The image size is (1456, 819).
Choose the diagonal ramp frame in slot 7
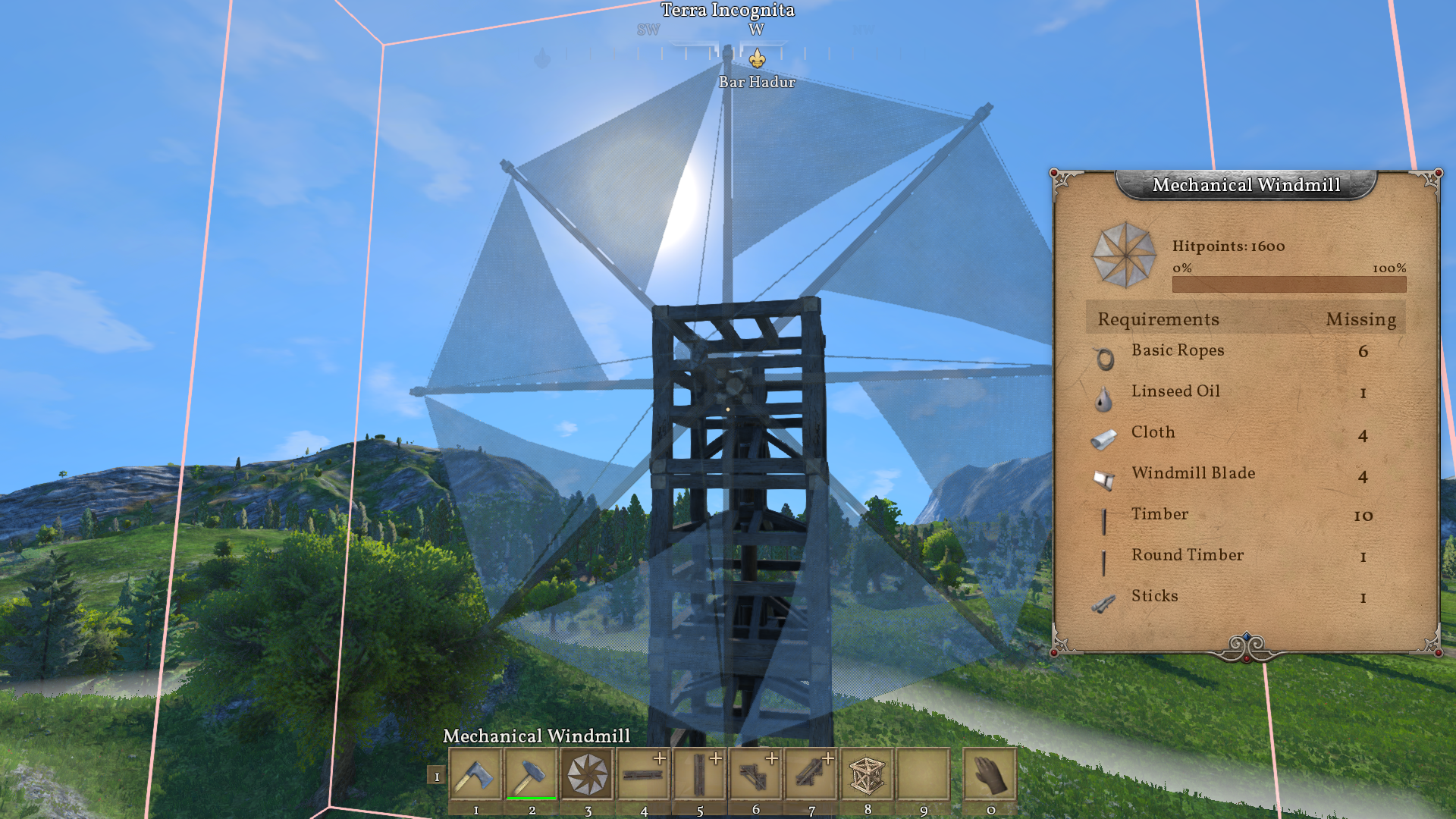pos(811,774)
